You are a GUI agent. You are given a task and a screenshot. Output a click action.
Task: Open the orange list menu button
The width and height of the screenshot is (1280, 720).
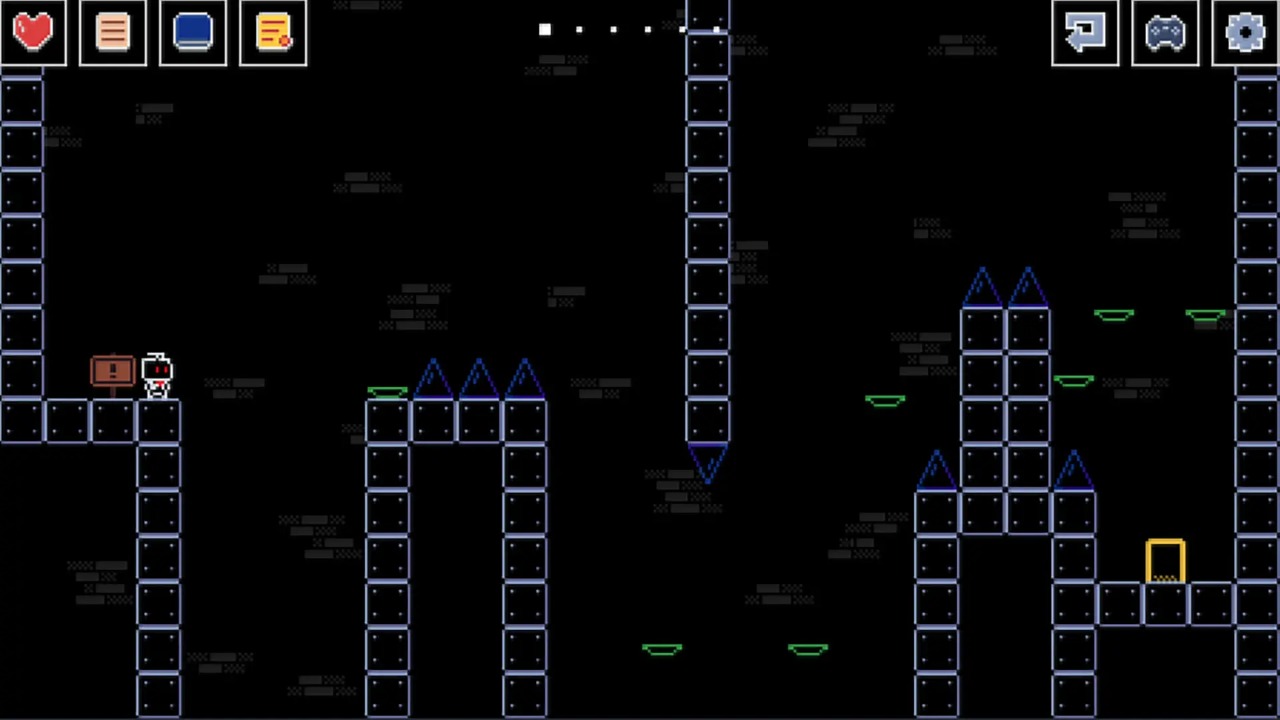coord(113,32)
